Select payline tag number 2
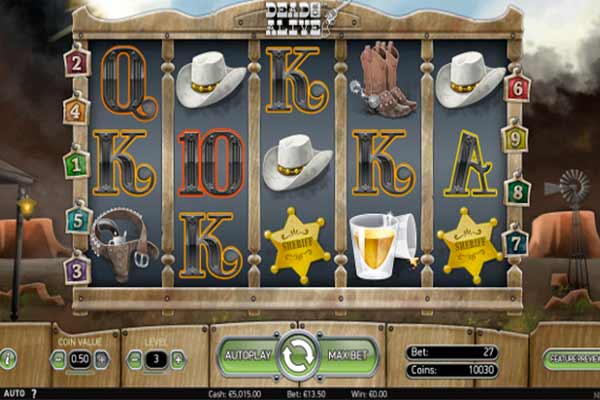This screenshot has height=400, width=600. point(77,63)
